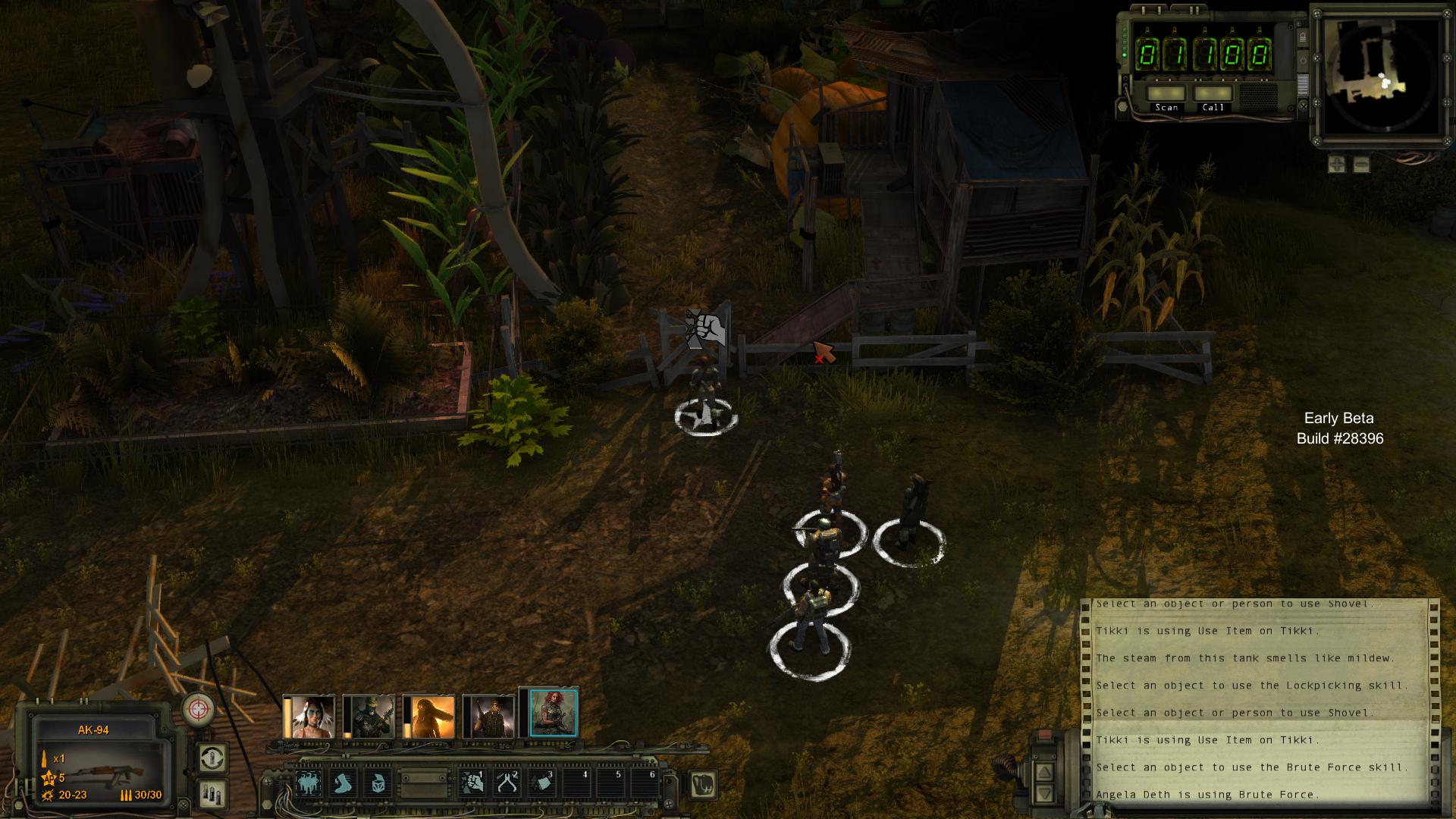Activate the boot icon on the action bar
Viewport: 1456px width, 819px height.
(344, 783)
